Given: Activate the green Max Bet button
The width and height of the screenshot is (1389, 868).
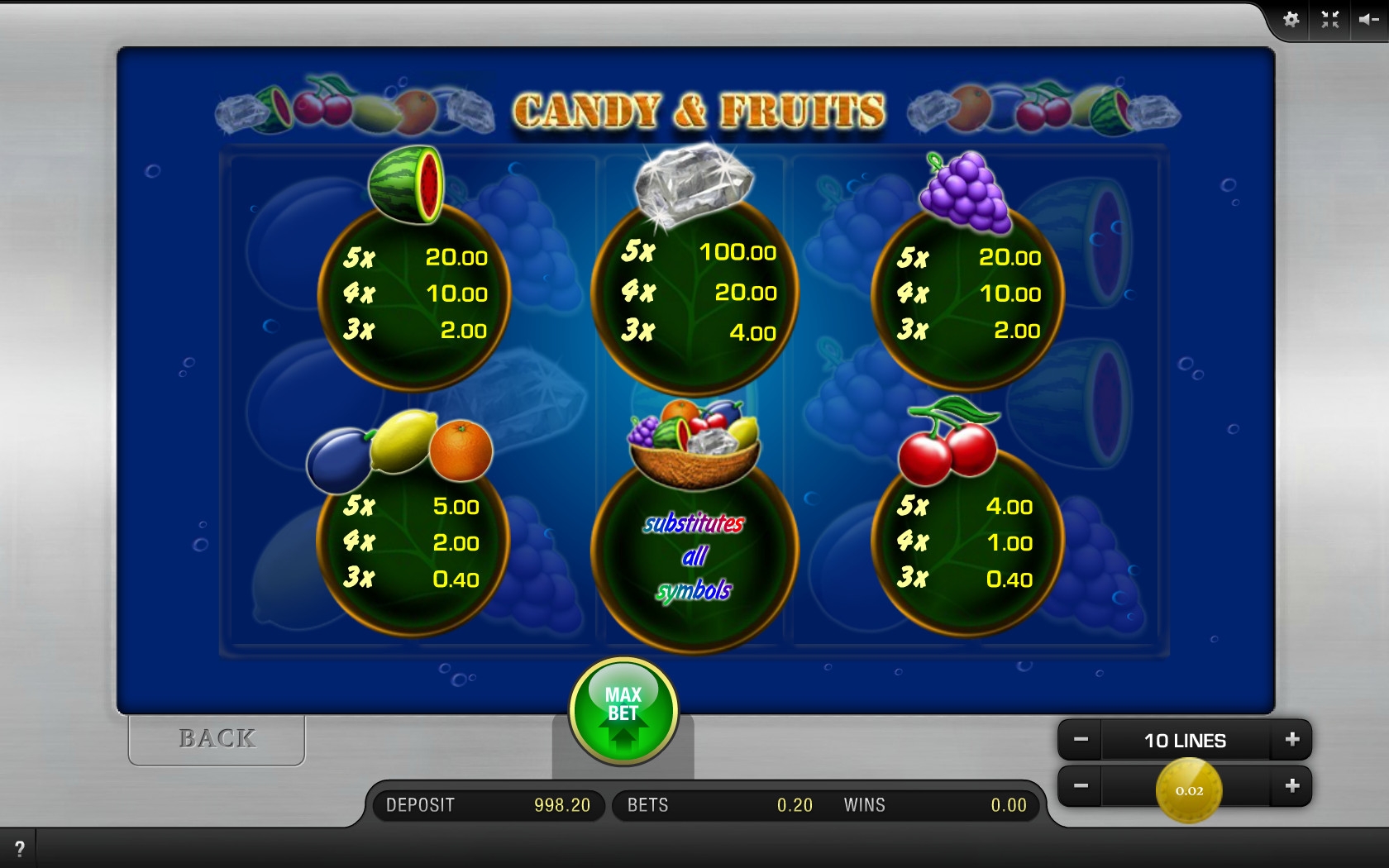Looking at the screenshot, I should coord(623,709).
